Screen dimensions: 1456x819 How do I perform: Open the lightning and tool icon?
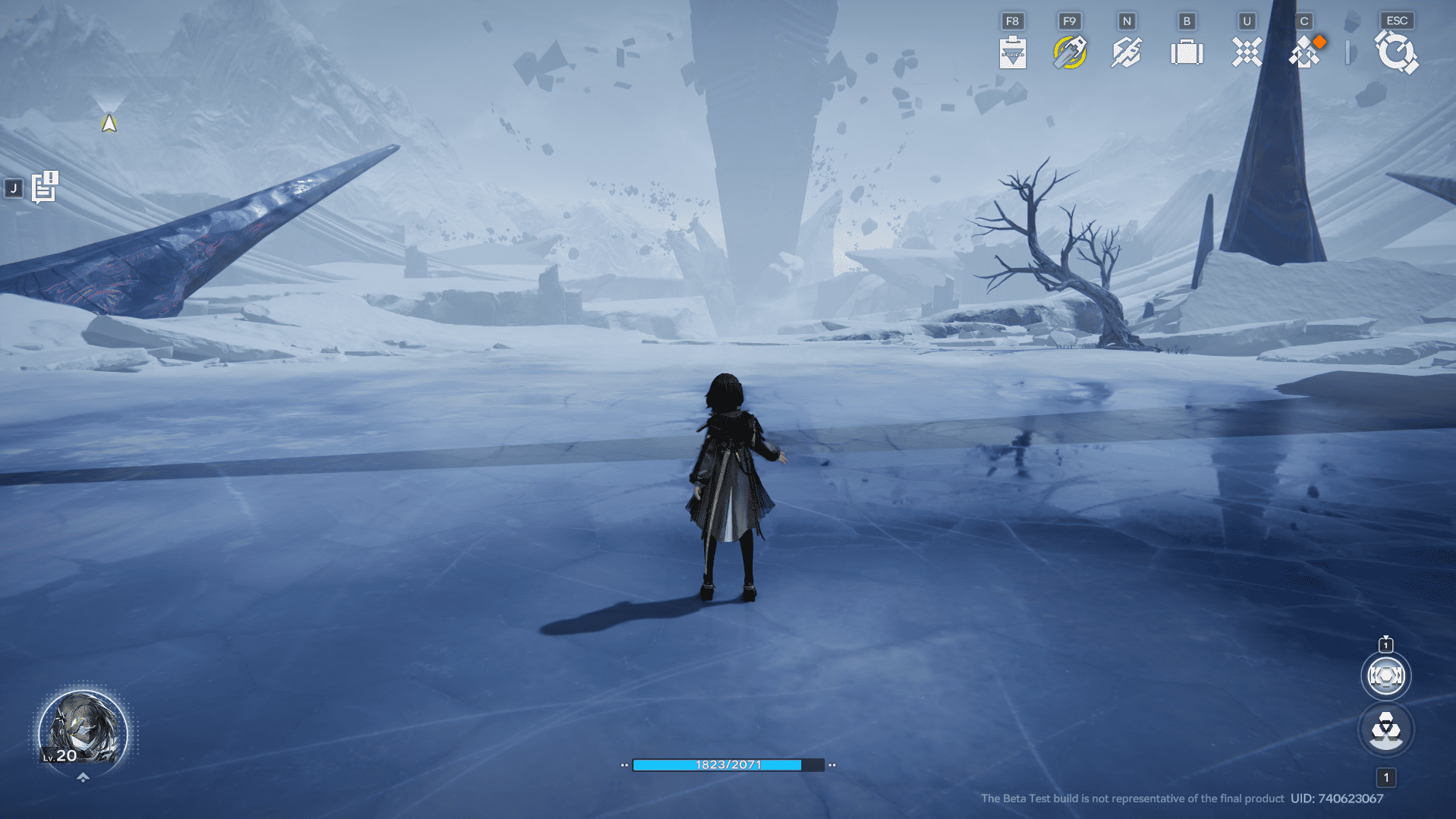coord(1127,52)
